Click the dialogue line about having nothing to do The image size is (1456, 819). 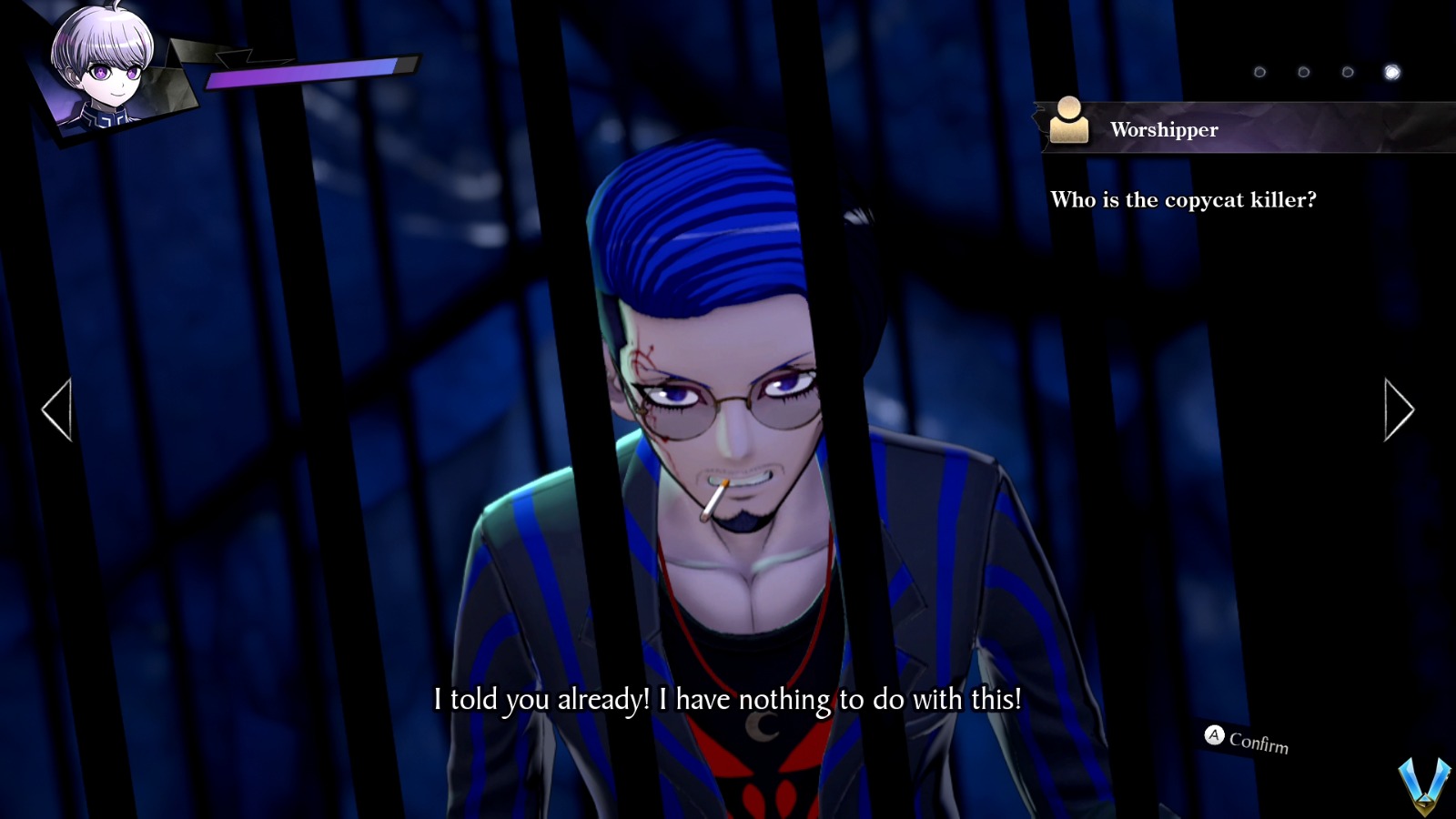(x=728, y=701)
